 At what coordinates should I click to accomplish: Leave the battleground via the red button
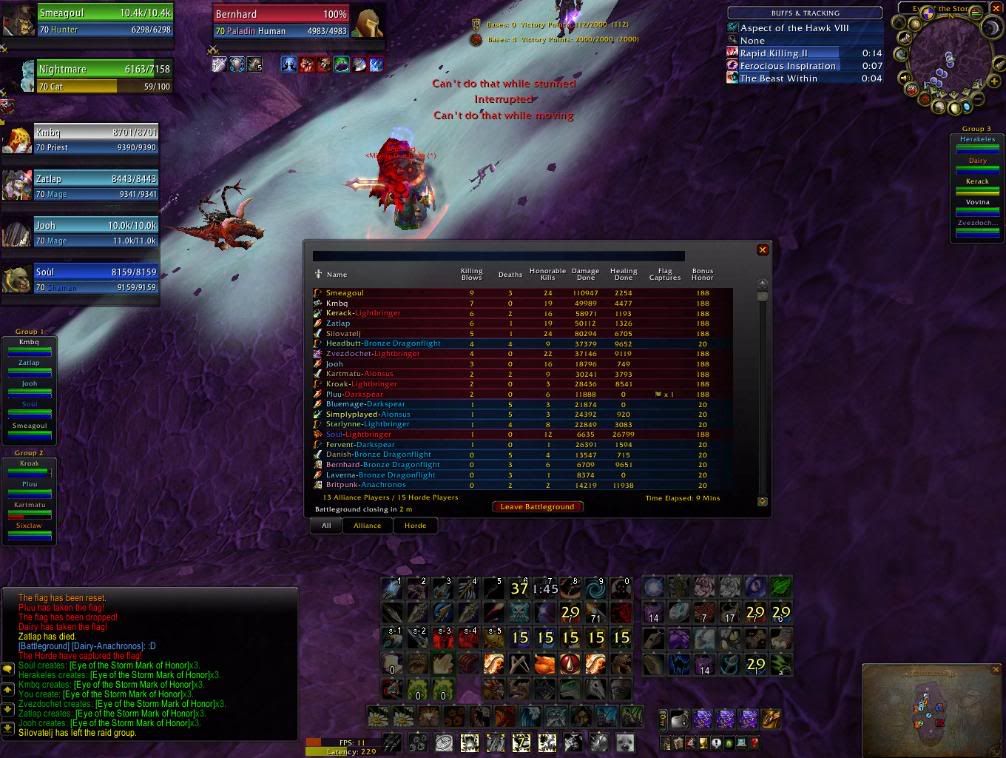pyautogui.click(x=537, y=507)
